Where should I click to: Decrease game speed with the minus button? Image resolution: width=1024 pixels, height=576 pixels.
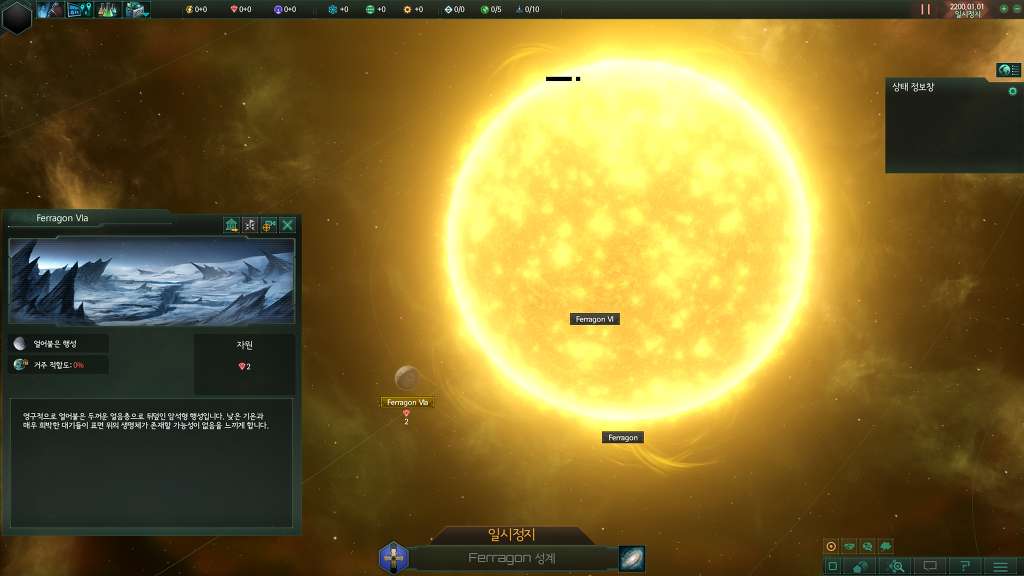(1016, 9)
